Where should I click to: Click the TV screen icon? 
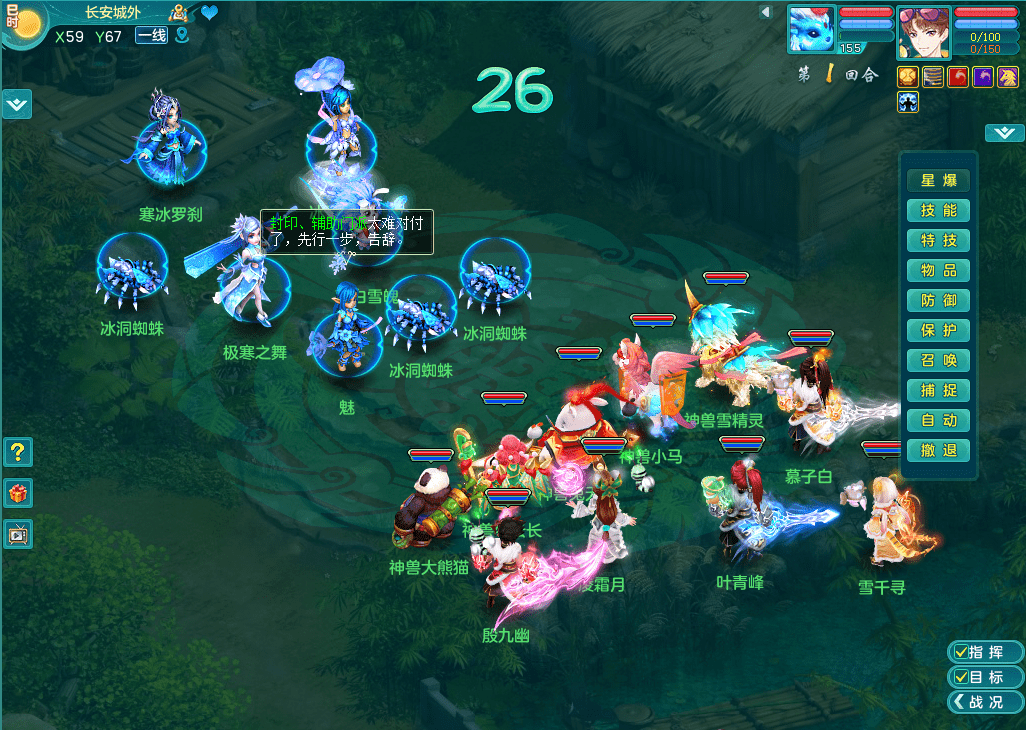(18, 534)
